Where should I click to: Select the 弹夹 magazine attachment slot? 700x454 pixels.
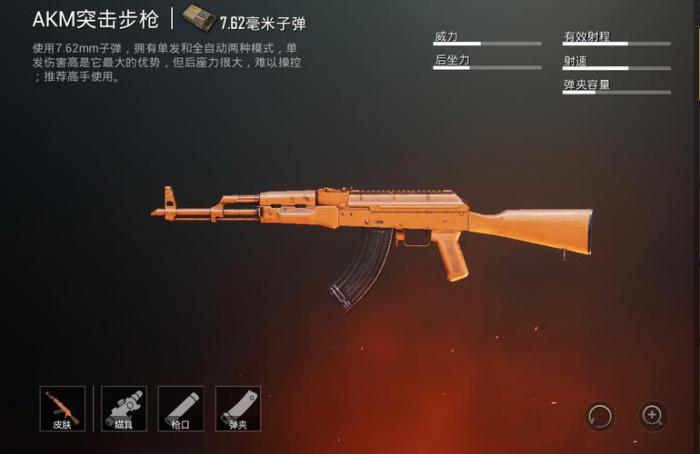coord(238,408)
